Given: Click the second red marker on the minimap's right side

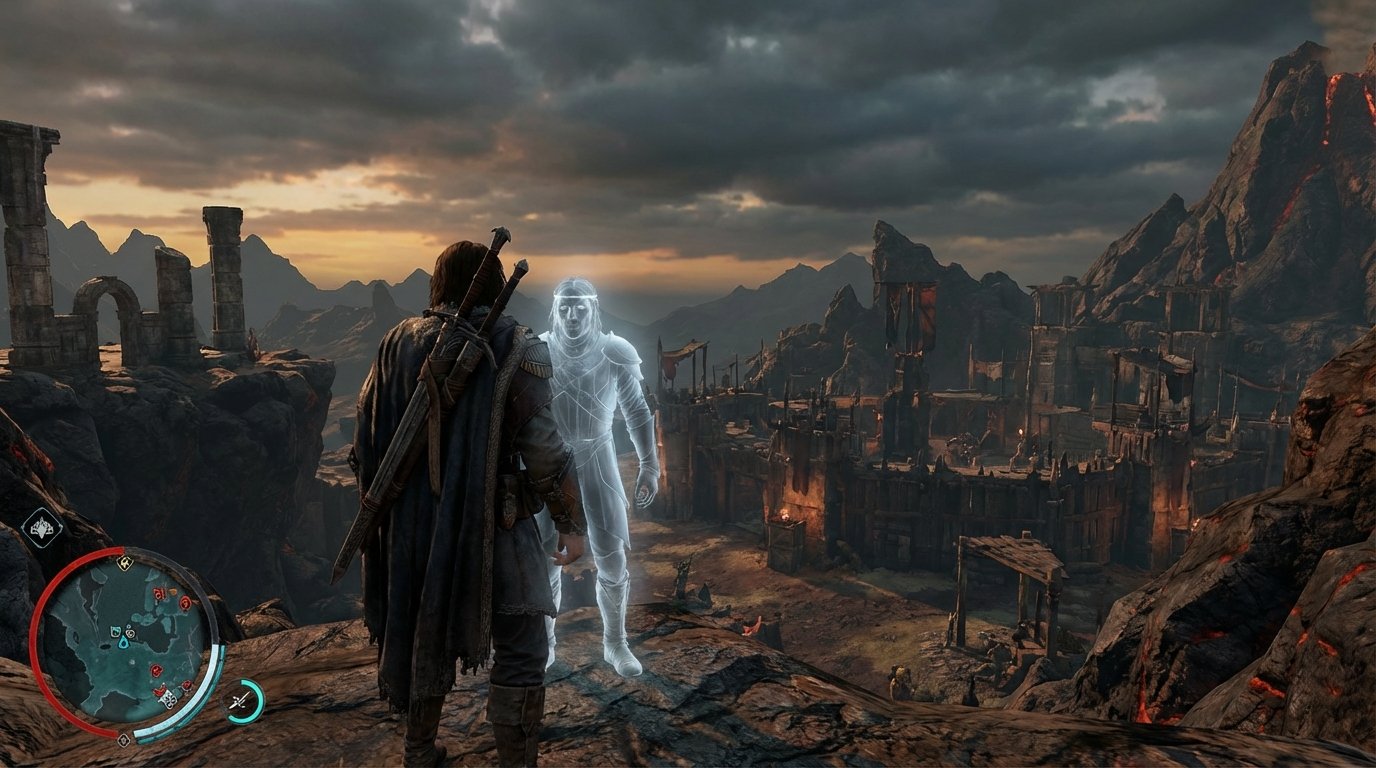Looking at the screenshot, I should tap(184, 604).
